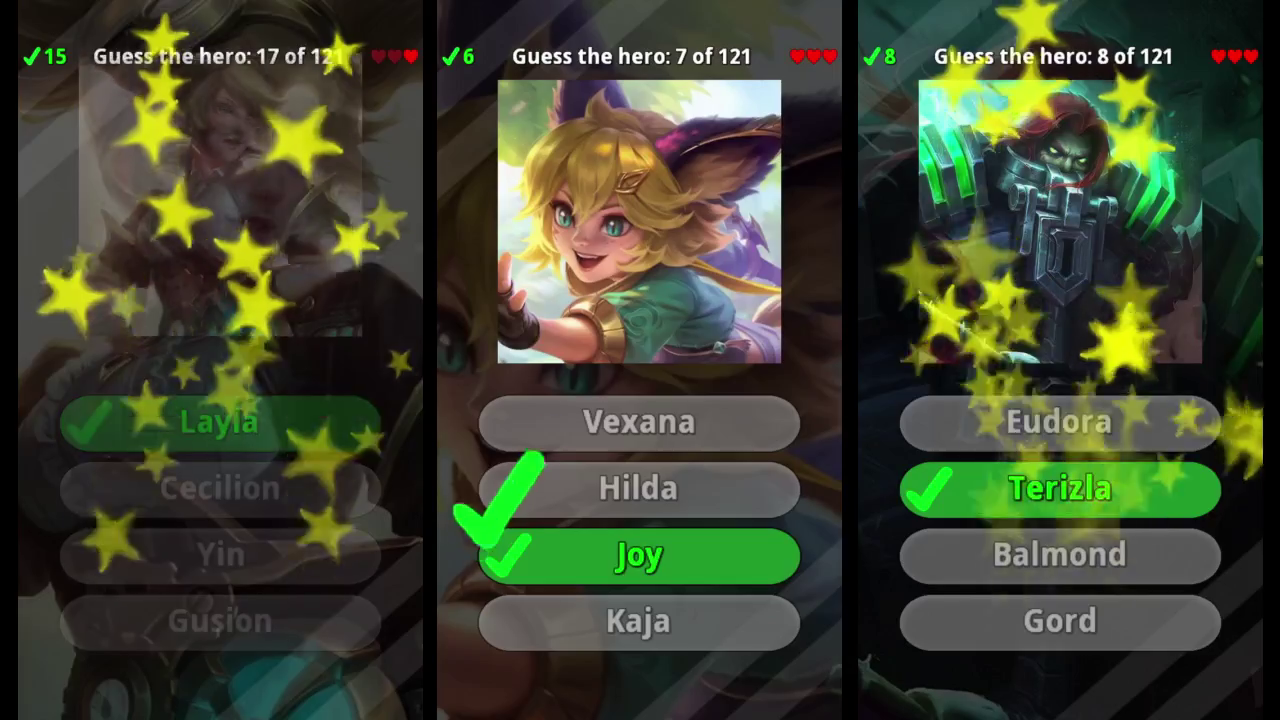Pick Kaja as your guess
Viewport: 1280px width, 720px height.
640,622
